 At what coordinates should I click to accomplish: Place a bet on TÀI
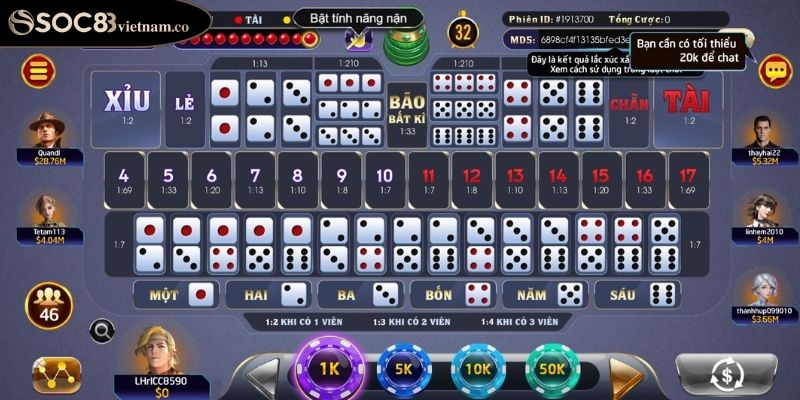687,105
